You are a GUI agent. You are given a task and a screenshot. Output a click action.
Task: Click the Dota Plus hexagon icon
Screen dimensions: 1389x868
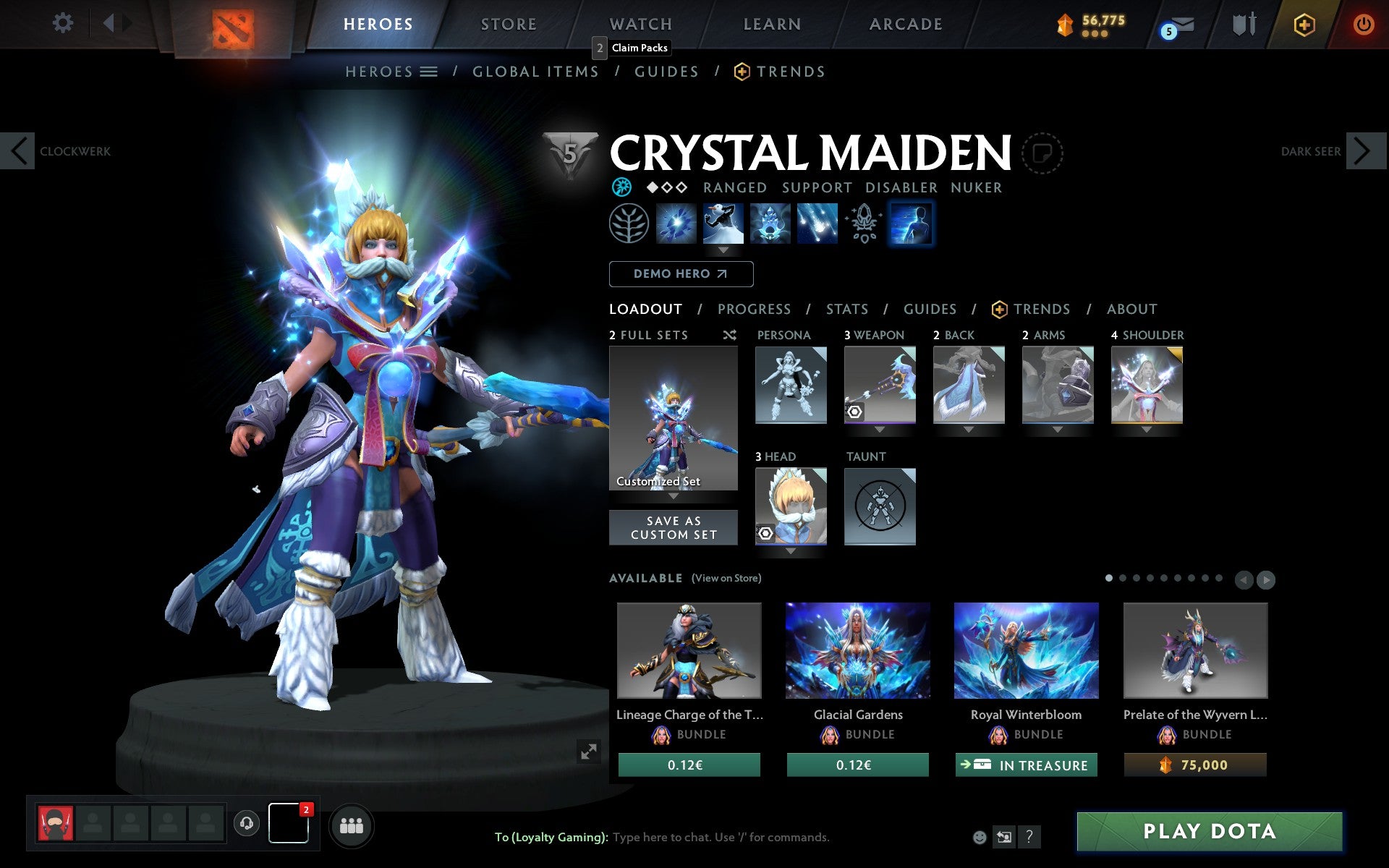pyautogui.click(x=1302, y=24)
